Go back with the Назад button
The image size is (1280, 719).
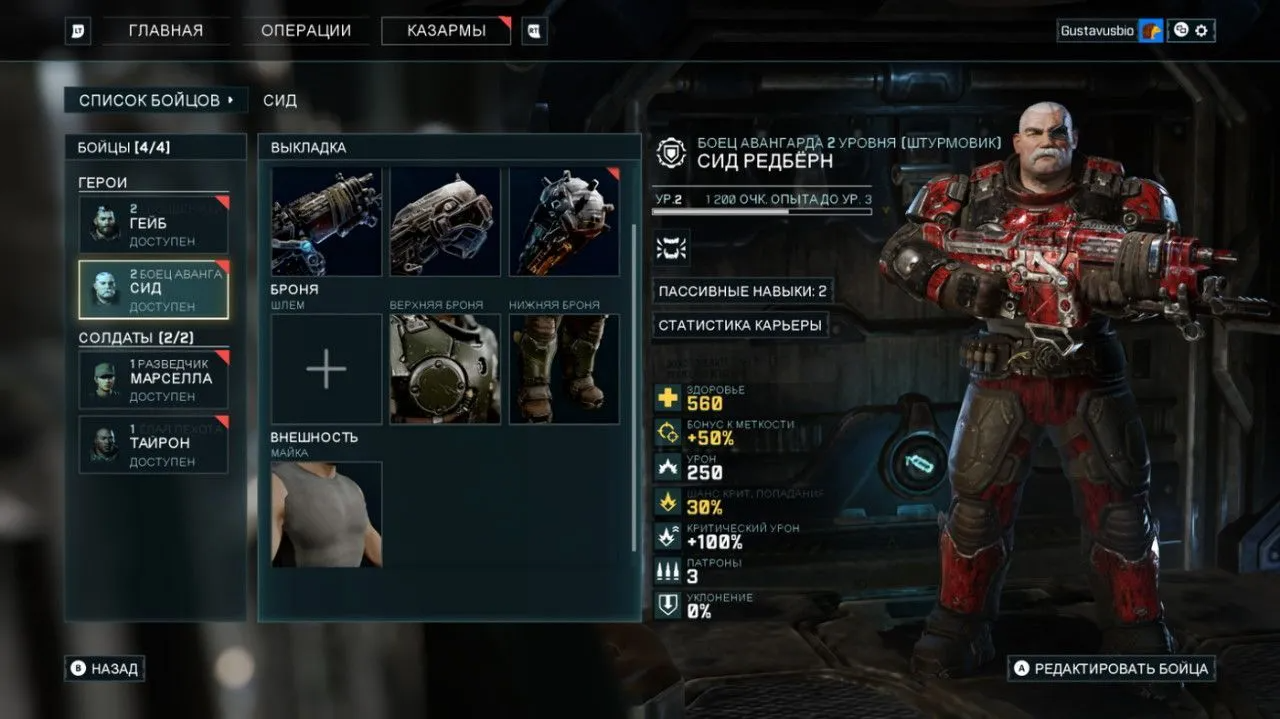(104, 668)
